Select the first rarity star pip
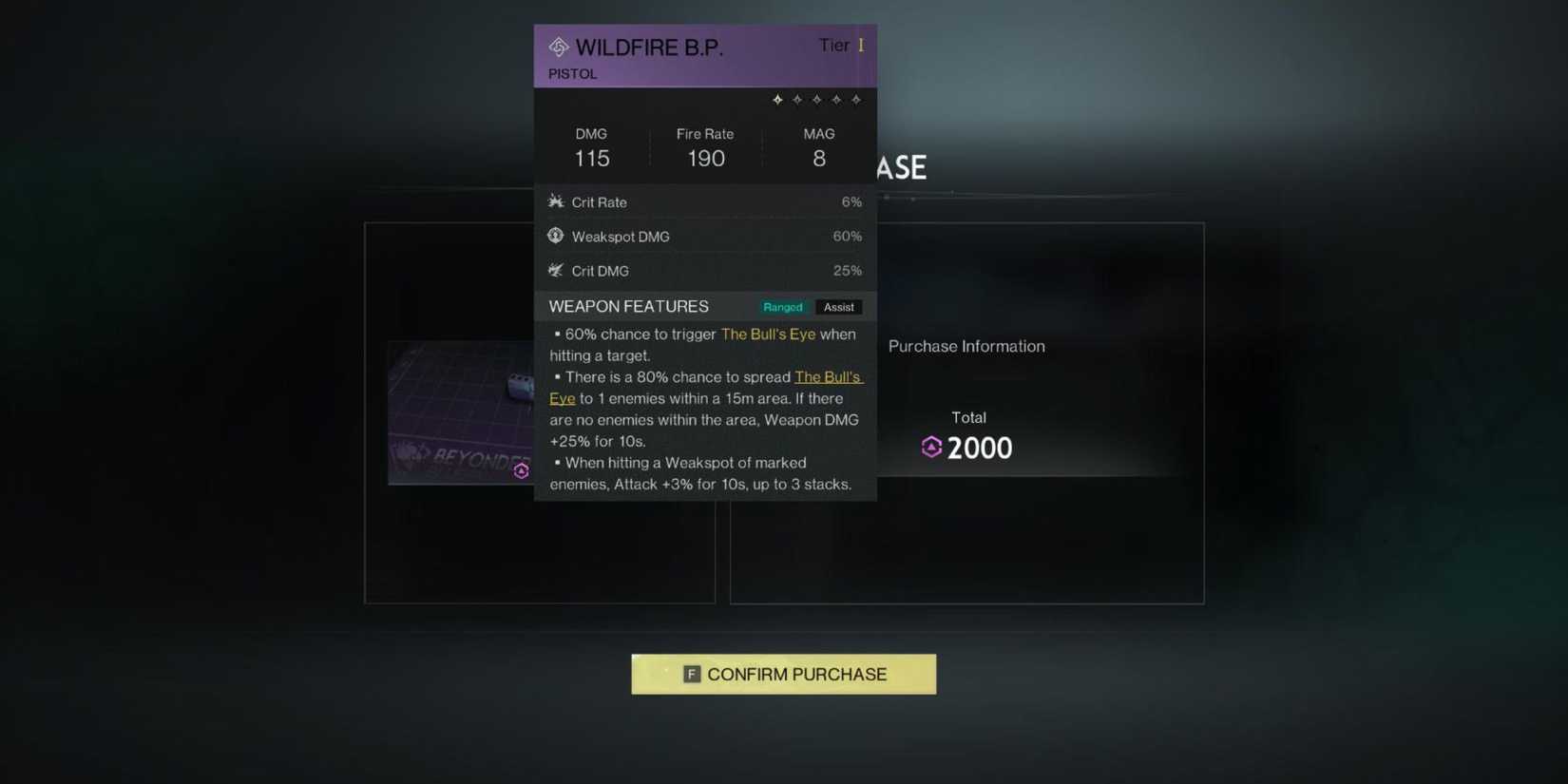Viewport: 1568px width, 784px height. pos(777,99)
